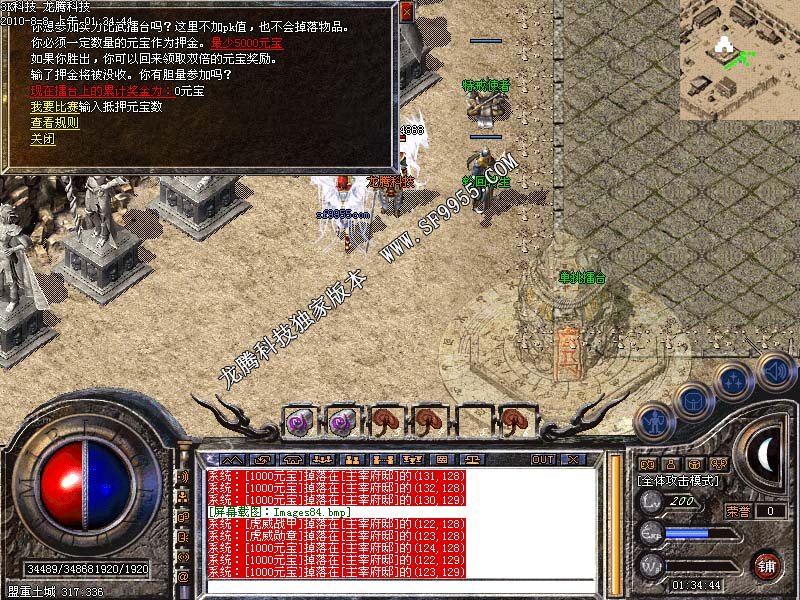The width and height of the screenshot is (800, 600).
Task: Close the chat panel with its X button
Action: pyautogui.click(x=573, y=460)
